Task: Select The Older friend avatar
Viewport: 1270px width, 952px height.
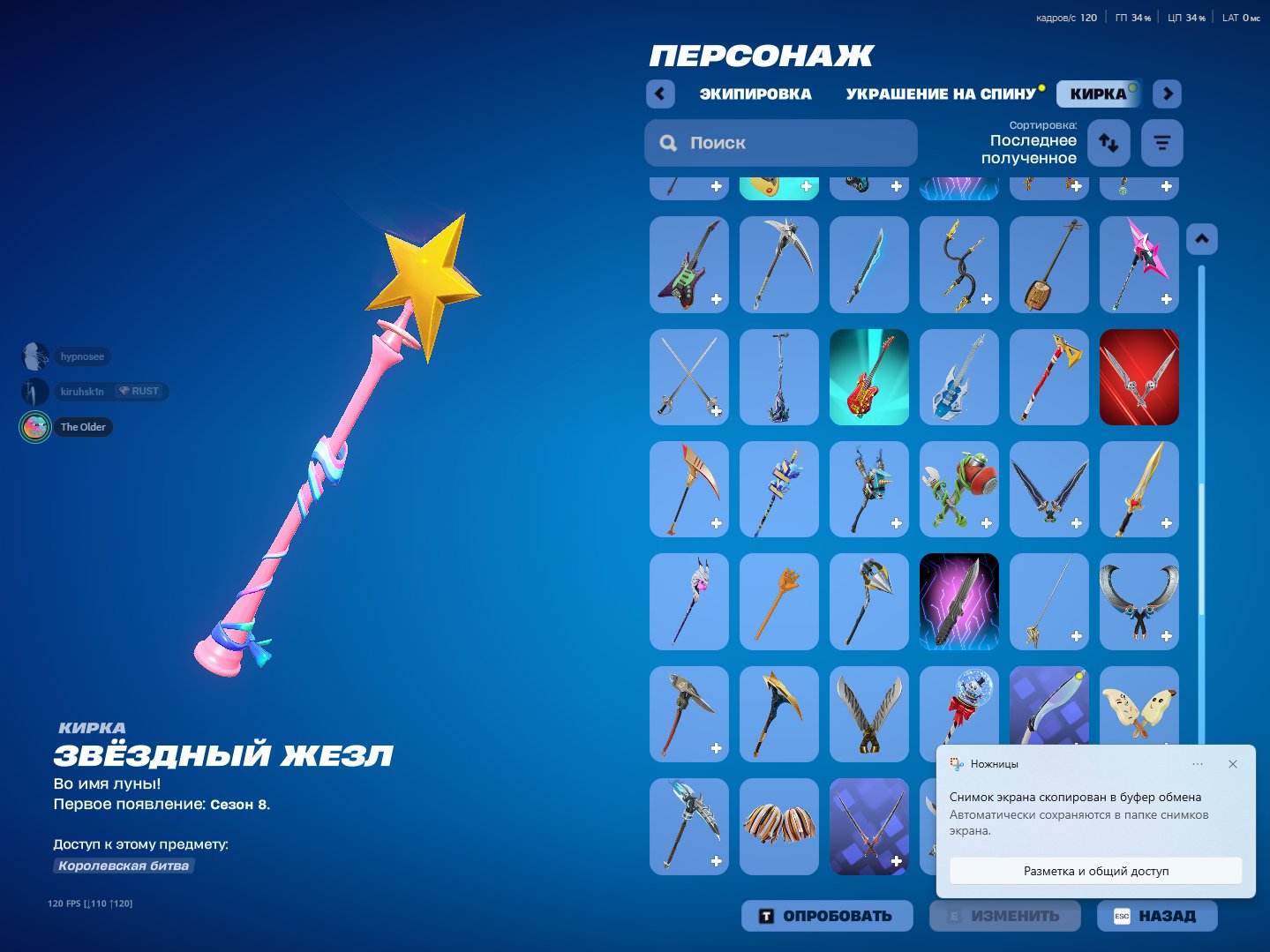Action: [34, 426]
